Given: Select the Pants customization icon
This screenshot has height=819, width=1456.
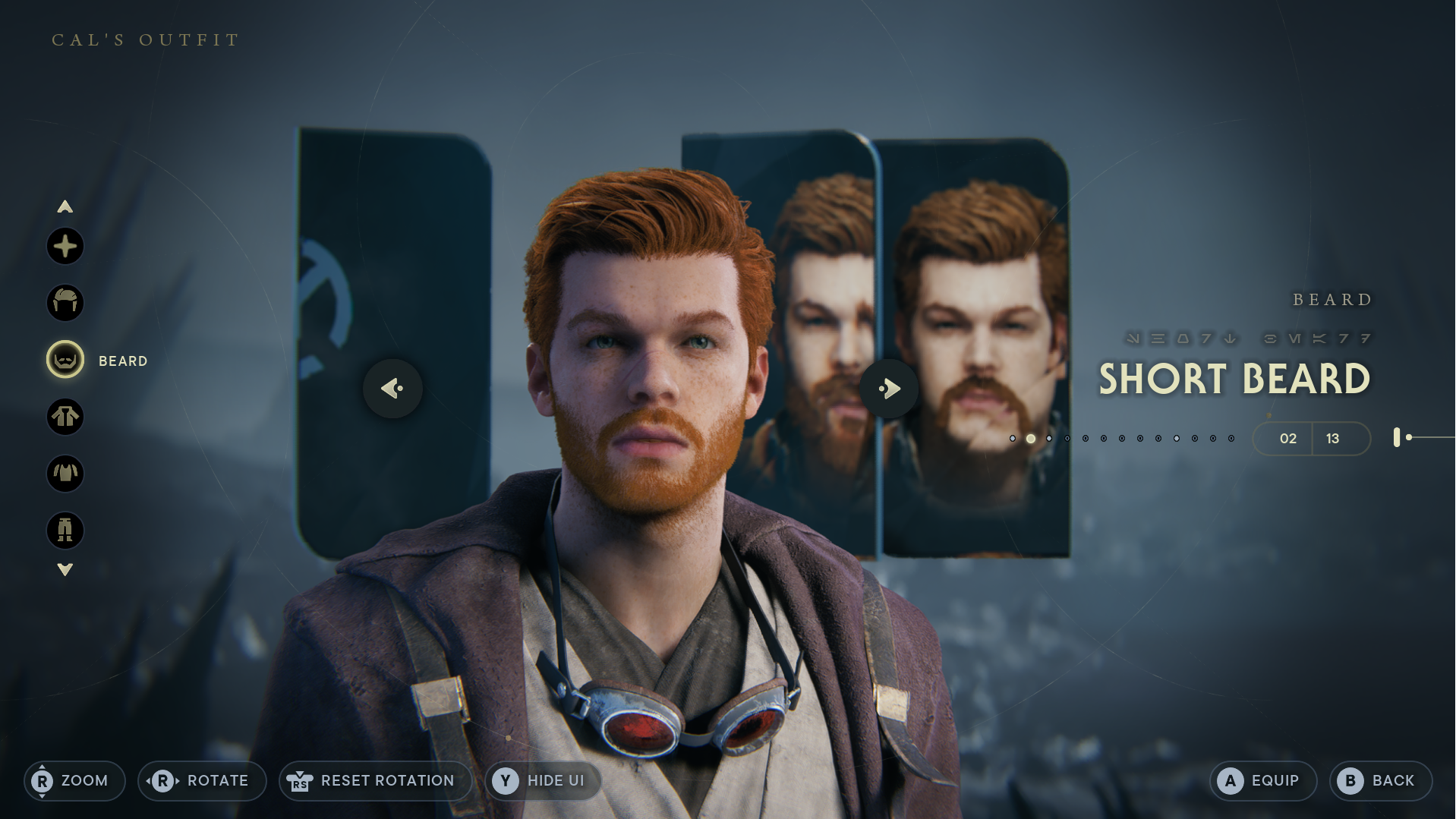Looking at the screenshot, I should tap(65, 531).
